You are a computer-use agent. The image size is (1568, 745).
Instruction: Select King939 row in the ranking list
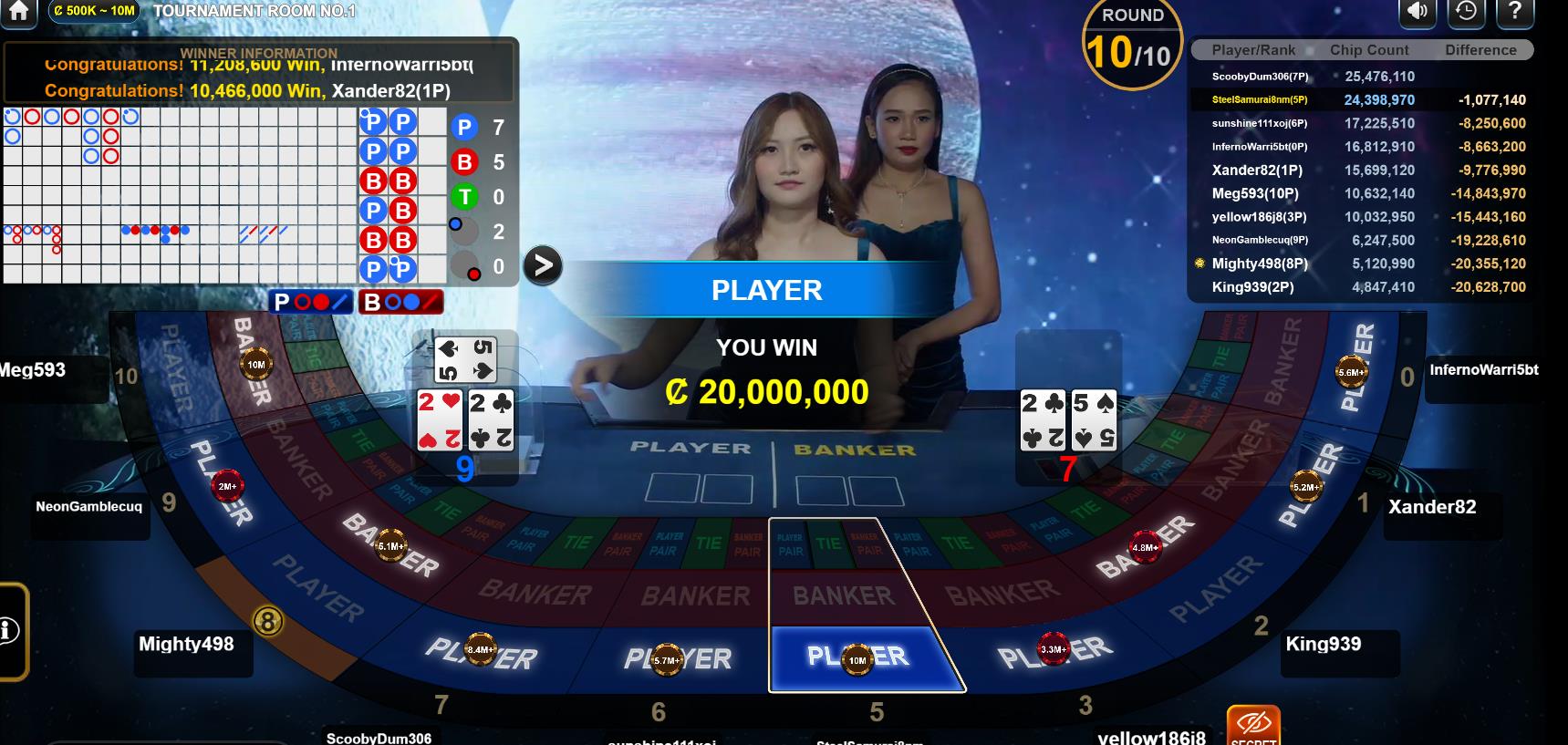coord(1361,287)
